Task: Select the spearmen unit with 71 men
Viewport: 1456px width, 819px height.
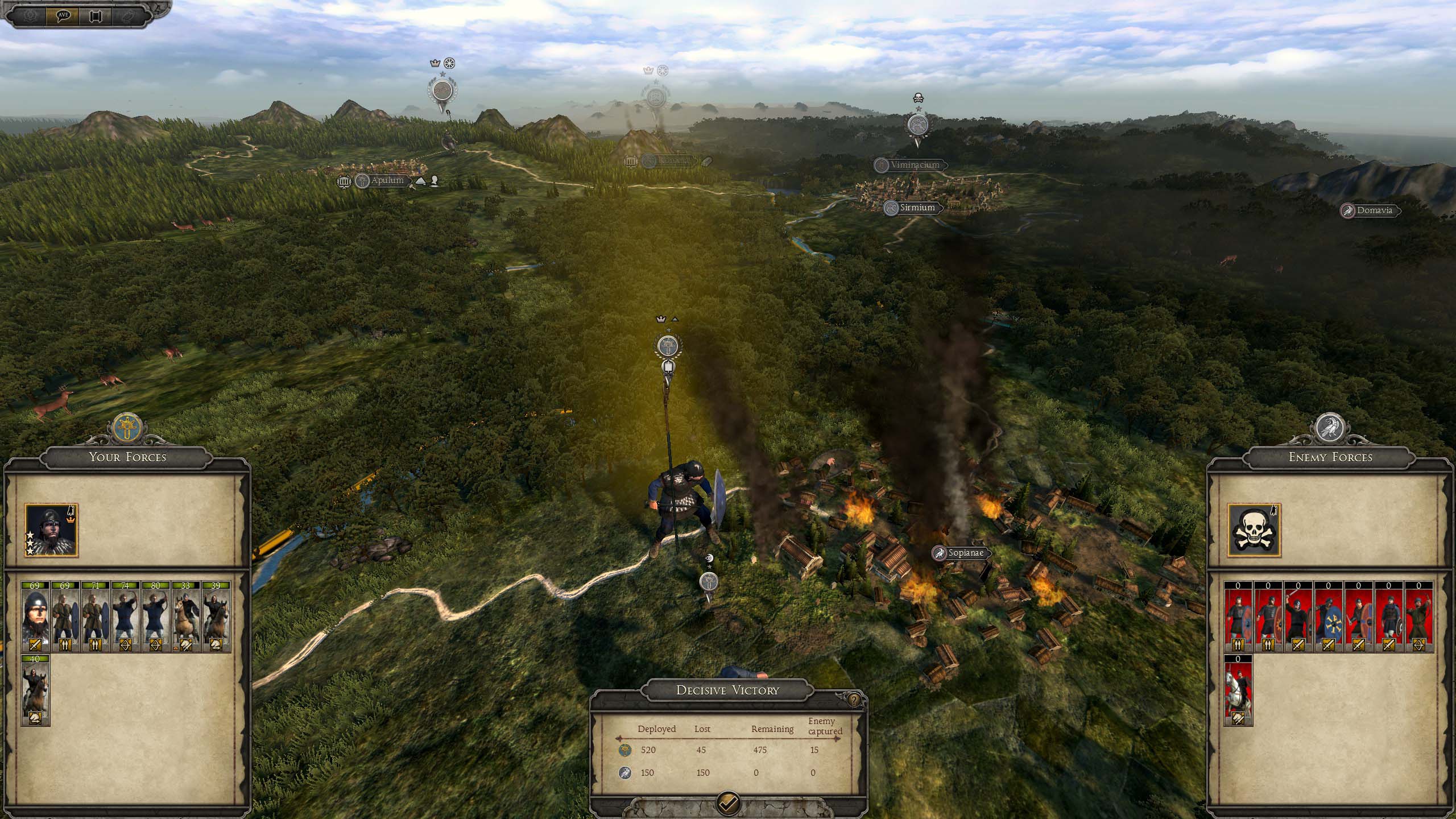Action: pos(96,616)
